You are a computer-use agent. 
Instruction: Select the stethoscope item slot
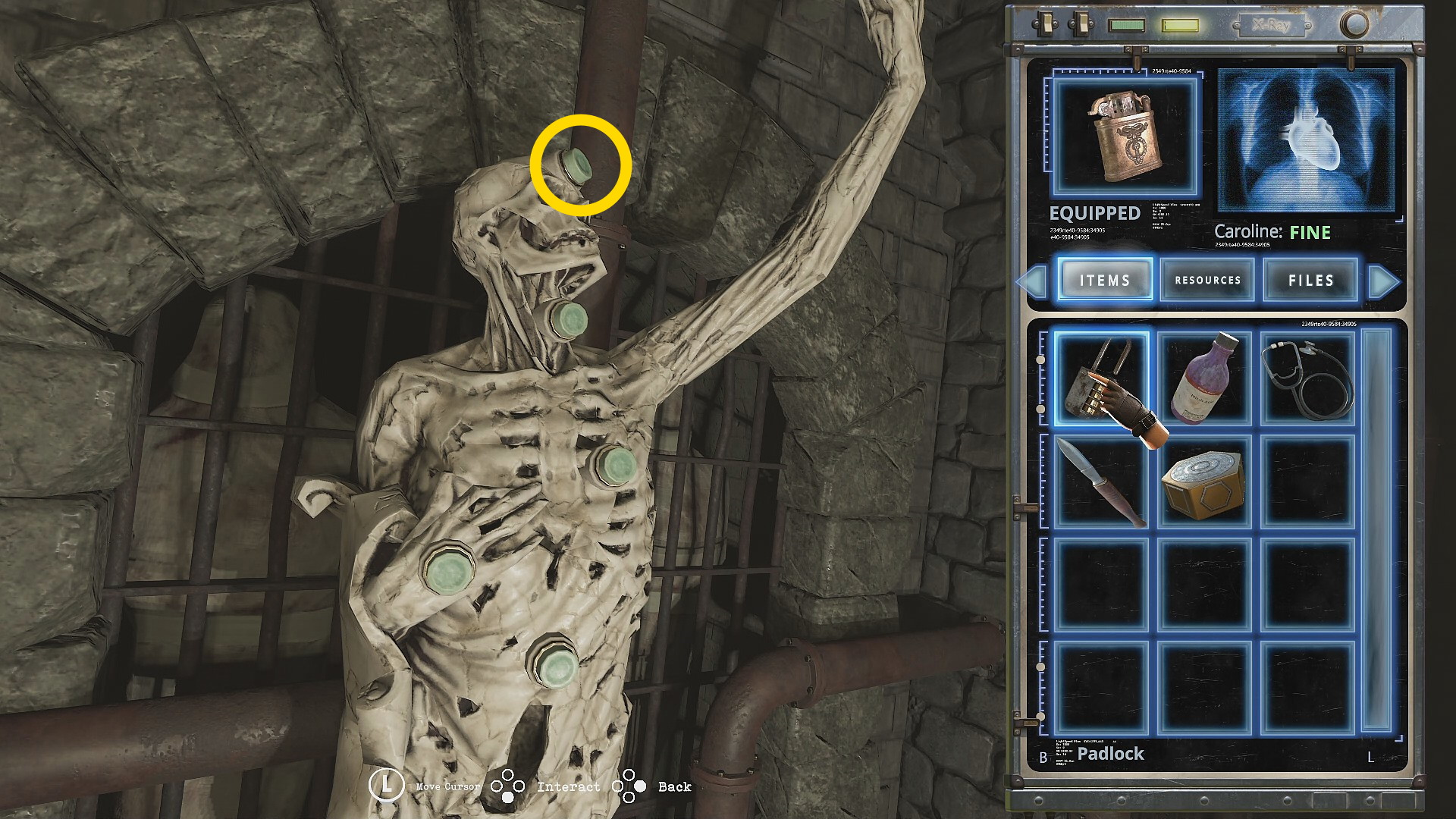[1307, 378]
